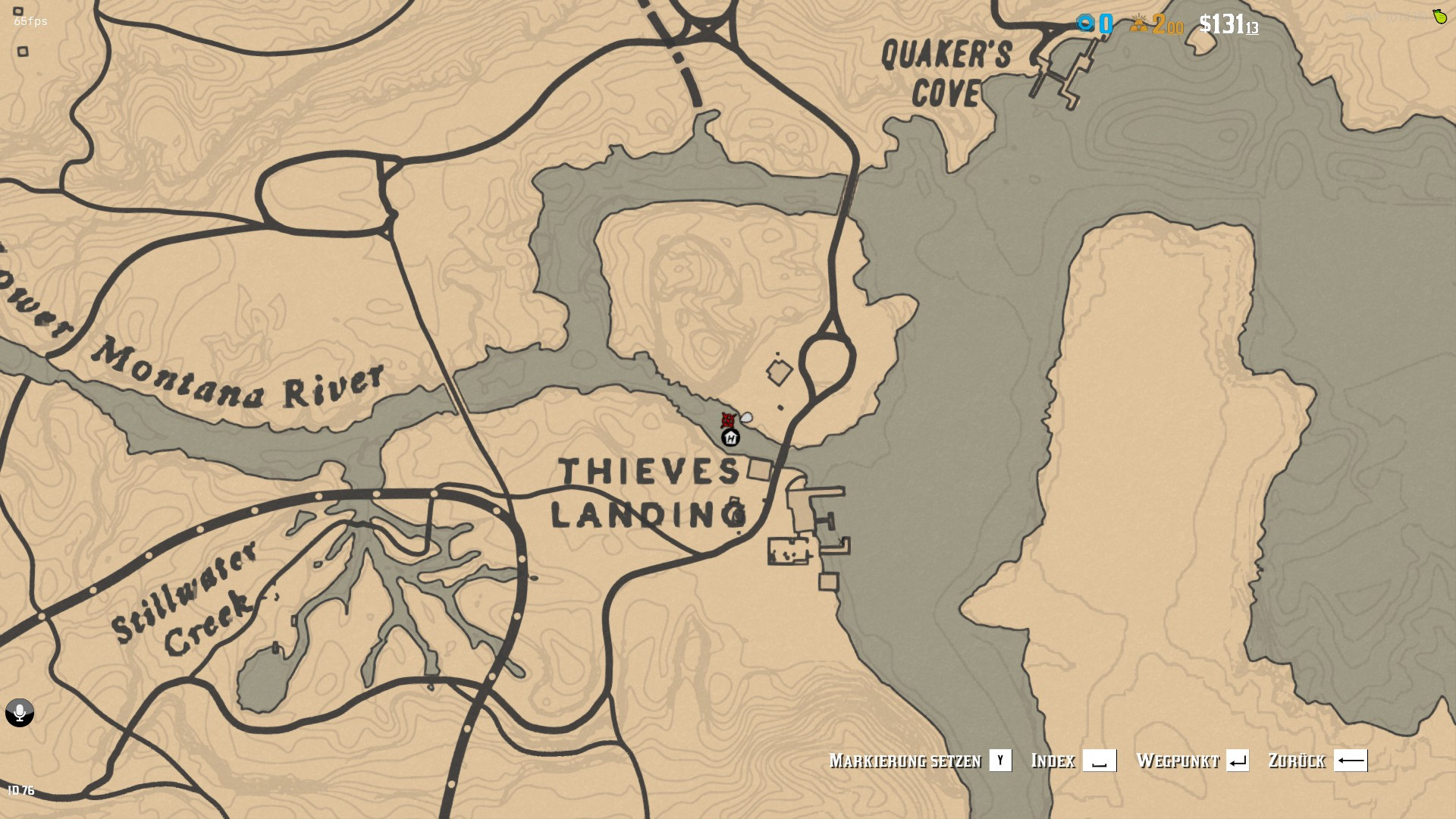Viewport: 1456px width, 819px height.
Task: Click the 65fps counter top left
Action: point(29,21)
